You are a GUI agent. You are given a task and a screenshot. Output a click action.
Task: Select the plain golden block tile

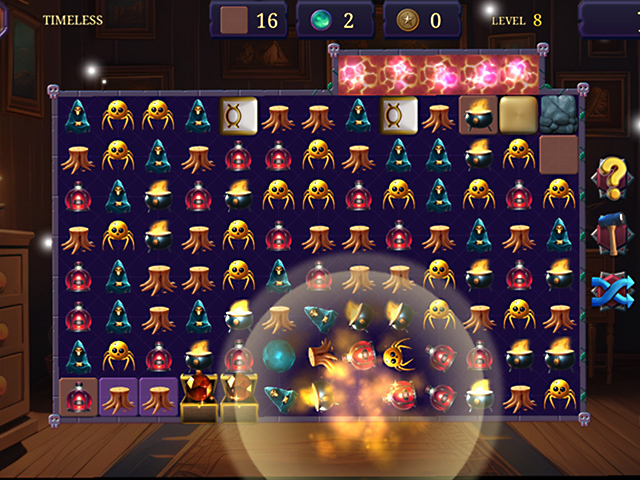(518, 115)
